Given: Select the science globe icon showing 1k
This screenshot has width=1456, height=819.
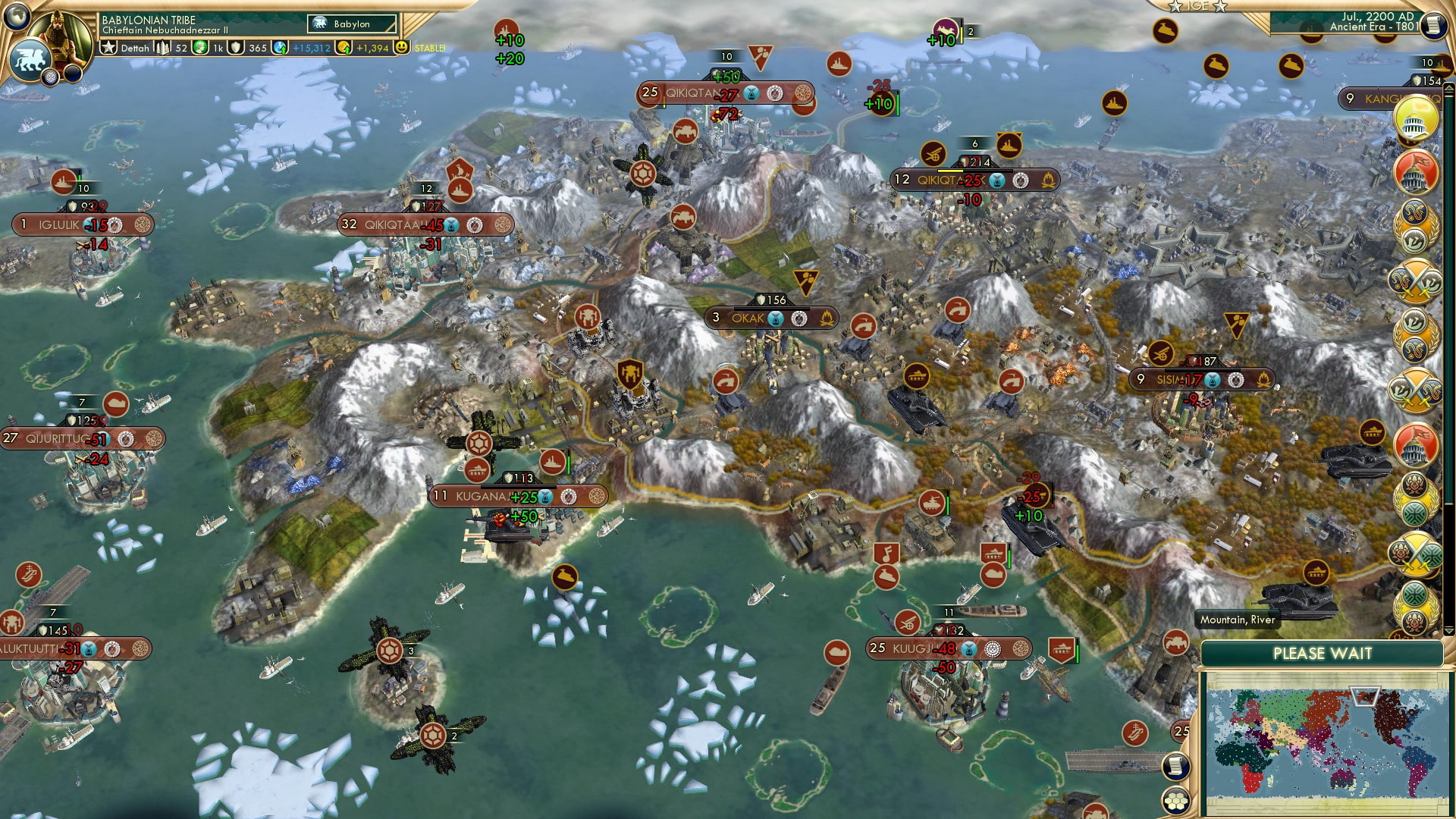Looking at the screenshot, I should 199,47.
